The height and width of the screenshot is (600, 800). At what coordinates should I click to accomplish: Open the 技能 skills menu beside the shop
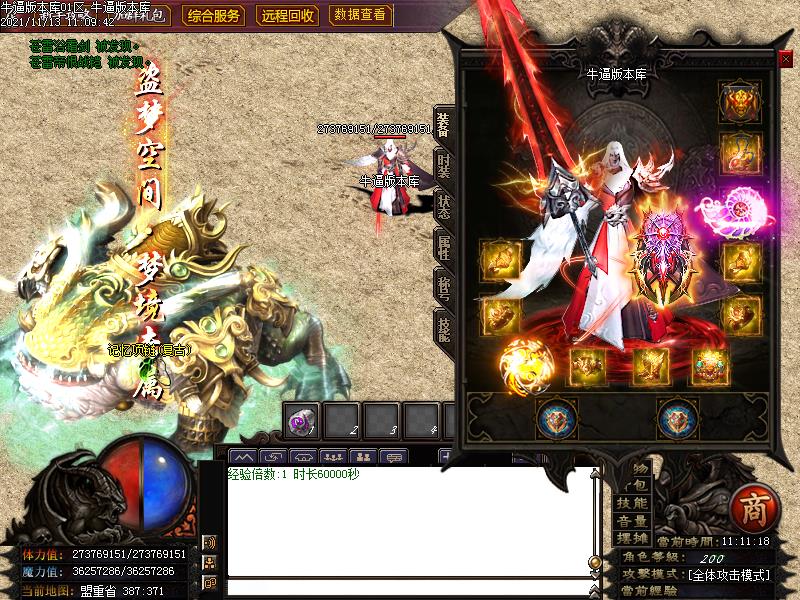click(632, 503)
